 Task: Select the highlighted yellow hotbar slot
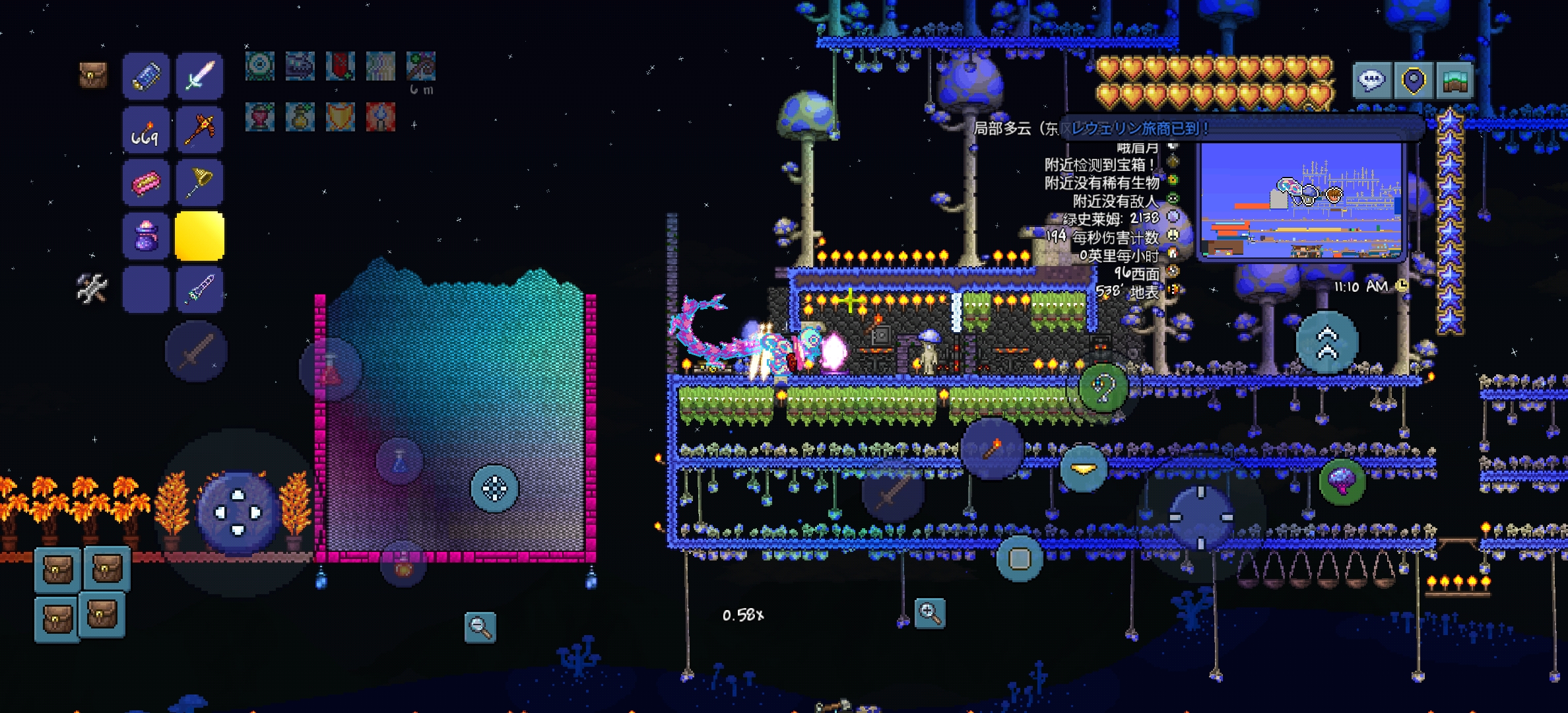click(199, 236)
